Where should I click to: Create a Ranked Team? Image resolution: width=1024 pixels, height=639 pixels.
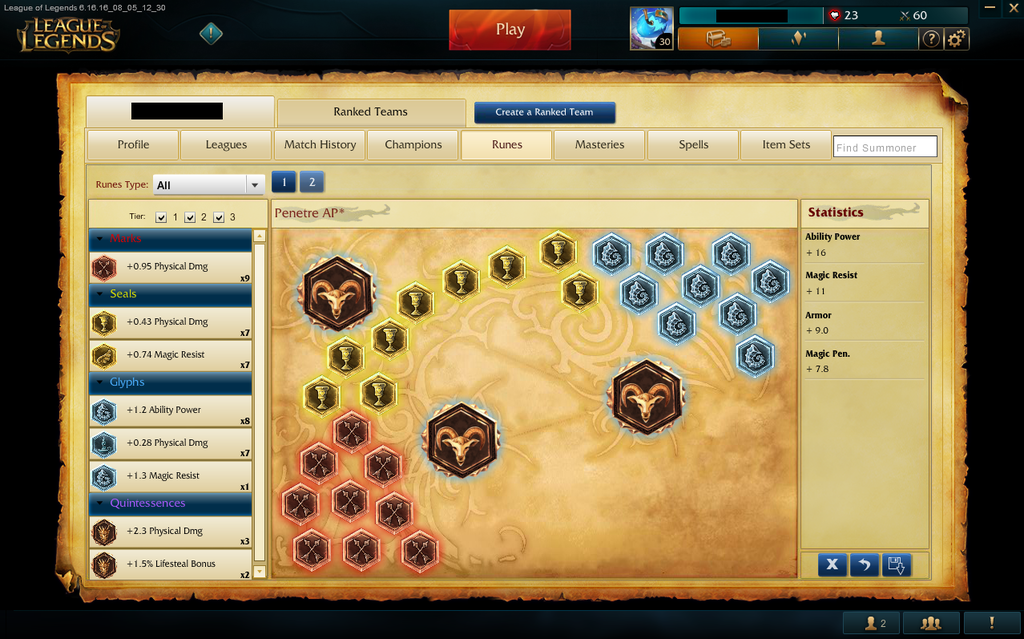click(544, 112)
